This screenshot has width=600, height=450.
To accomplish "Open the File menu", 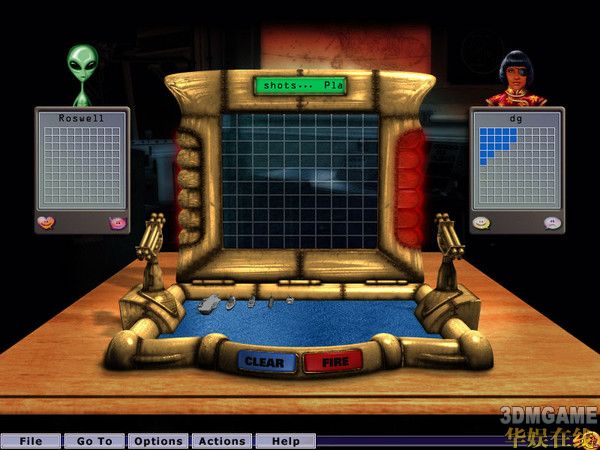I will pyautogui.click(x=31, y=441).
